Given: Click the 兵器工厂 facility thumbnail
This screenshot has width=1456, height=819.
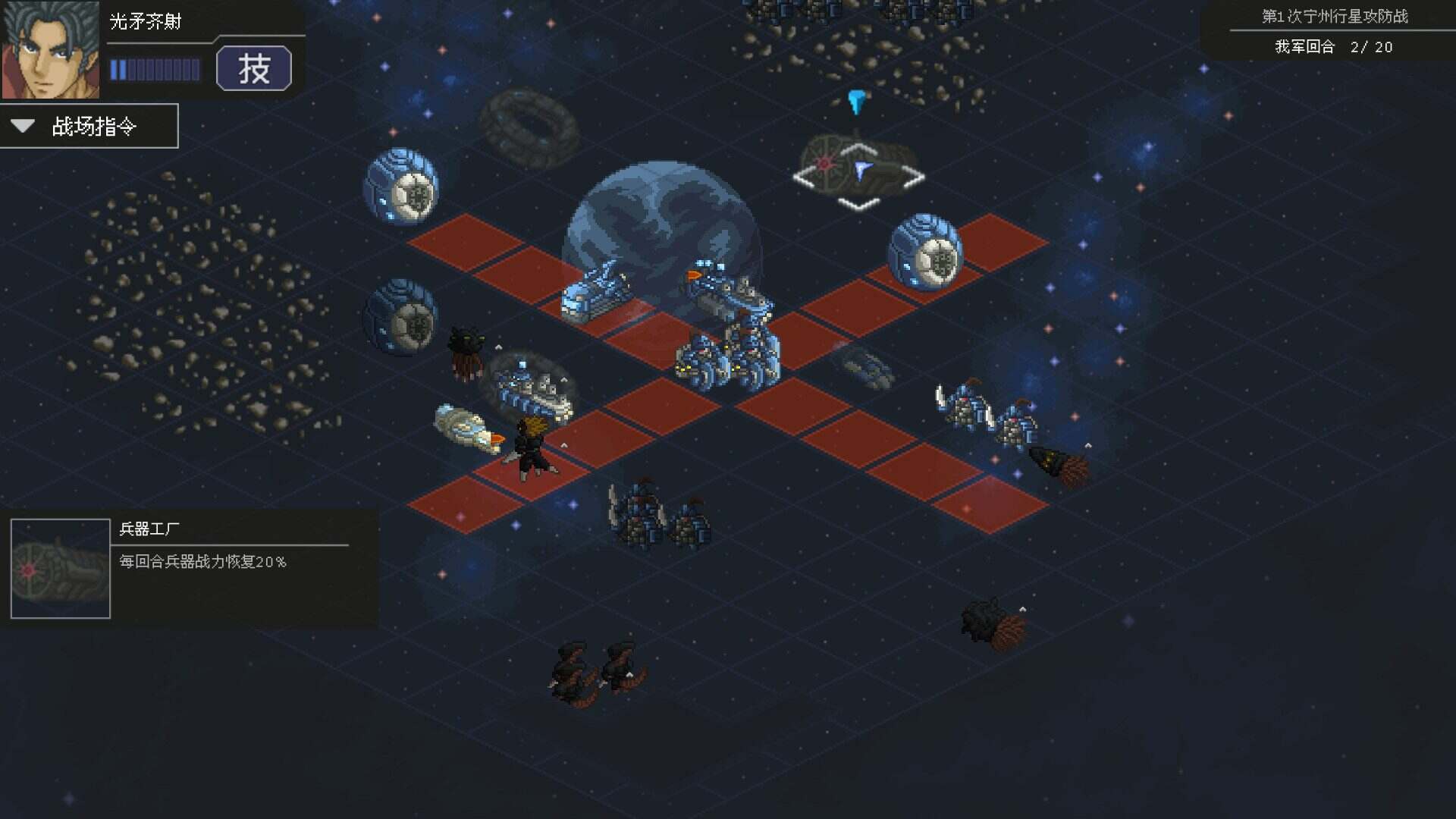Looking at the screenshot, I should pos(59,567).
